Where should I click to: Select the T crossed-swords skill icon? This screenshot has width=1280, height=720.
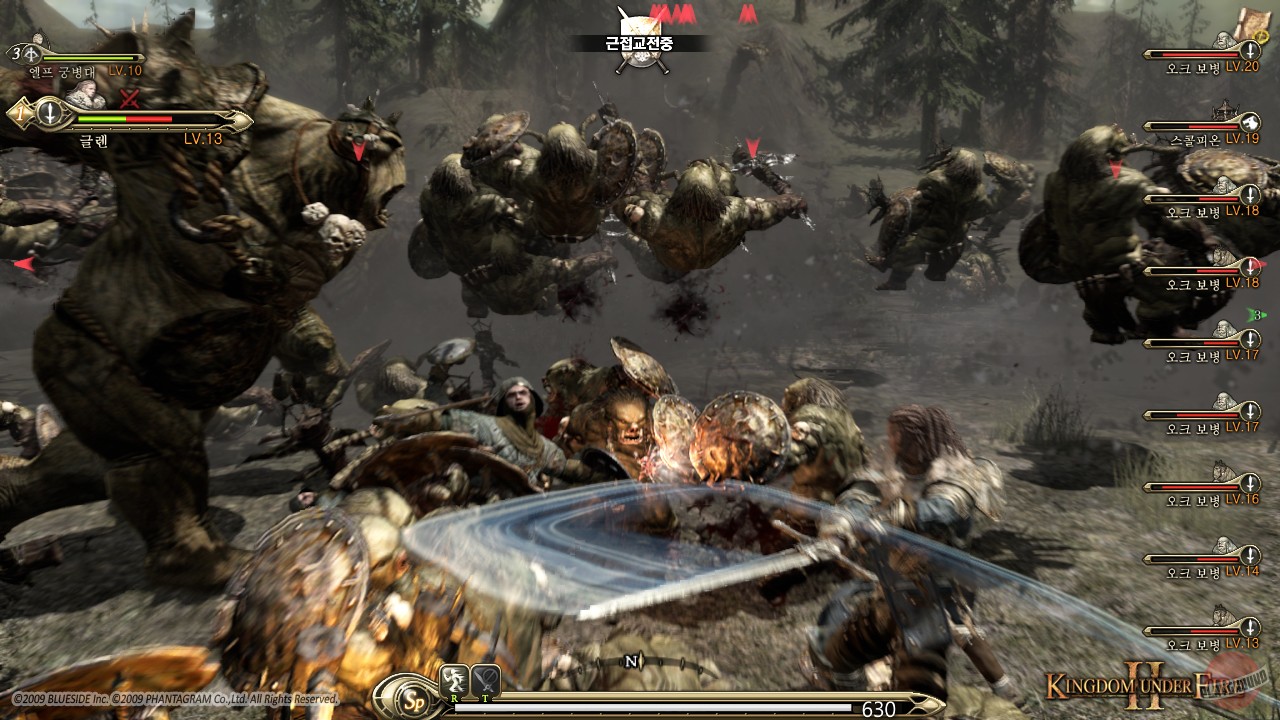(x=485, y=679)
